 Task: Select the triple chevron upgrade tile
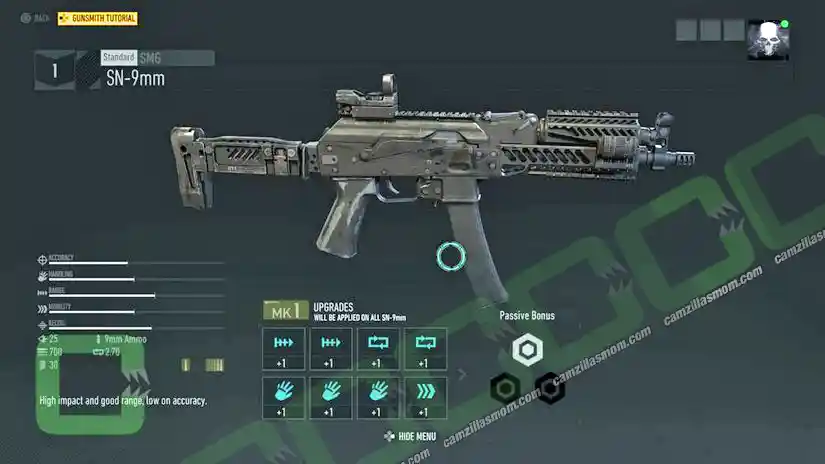(x=423, y=397)
